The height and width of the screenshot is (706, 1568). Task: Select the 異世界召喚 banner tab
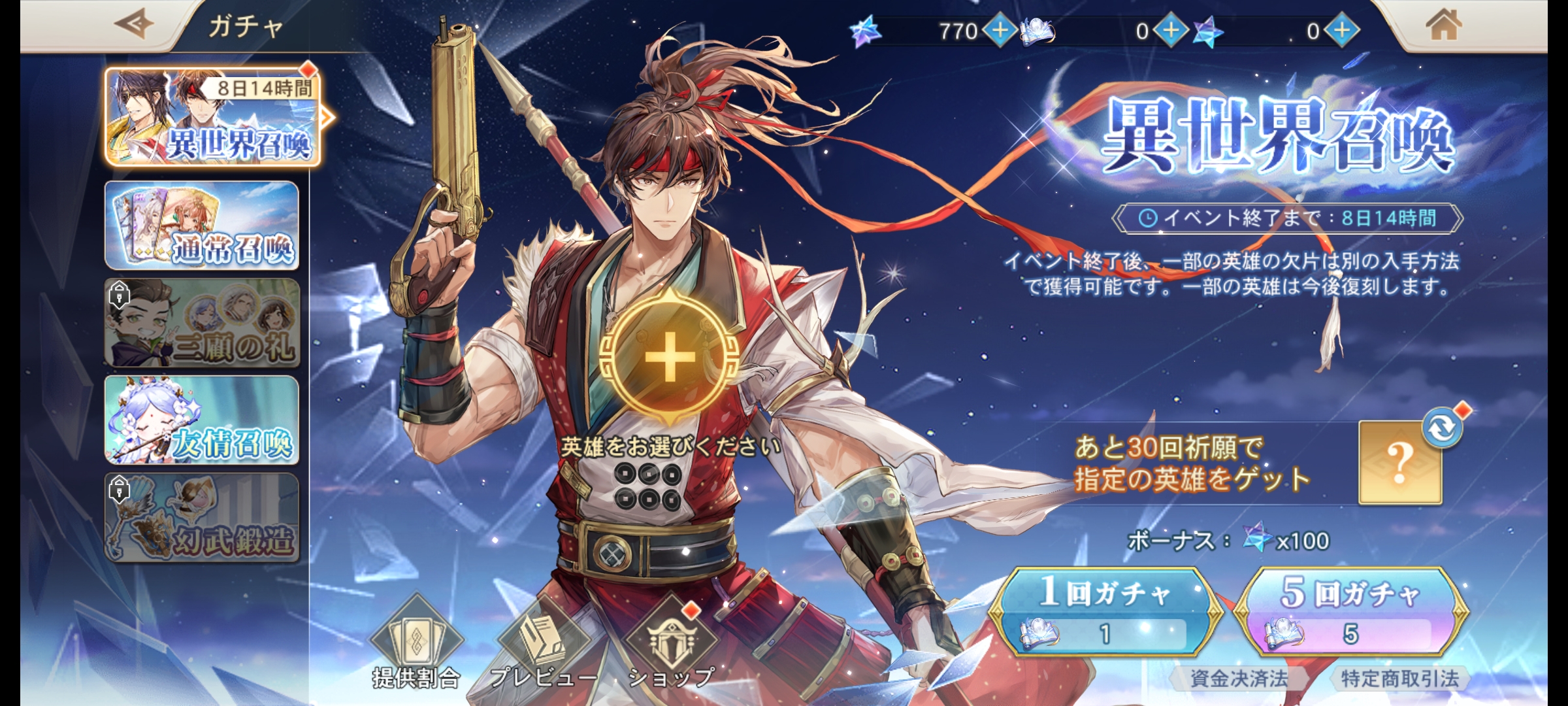pos(212,118)
